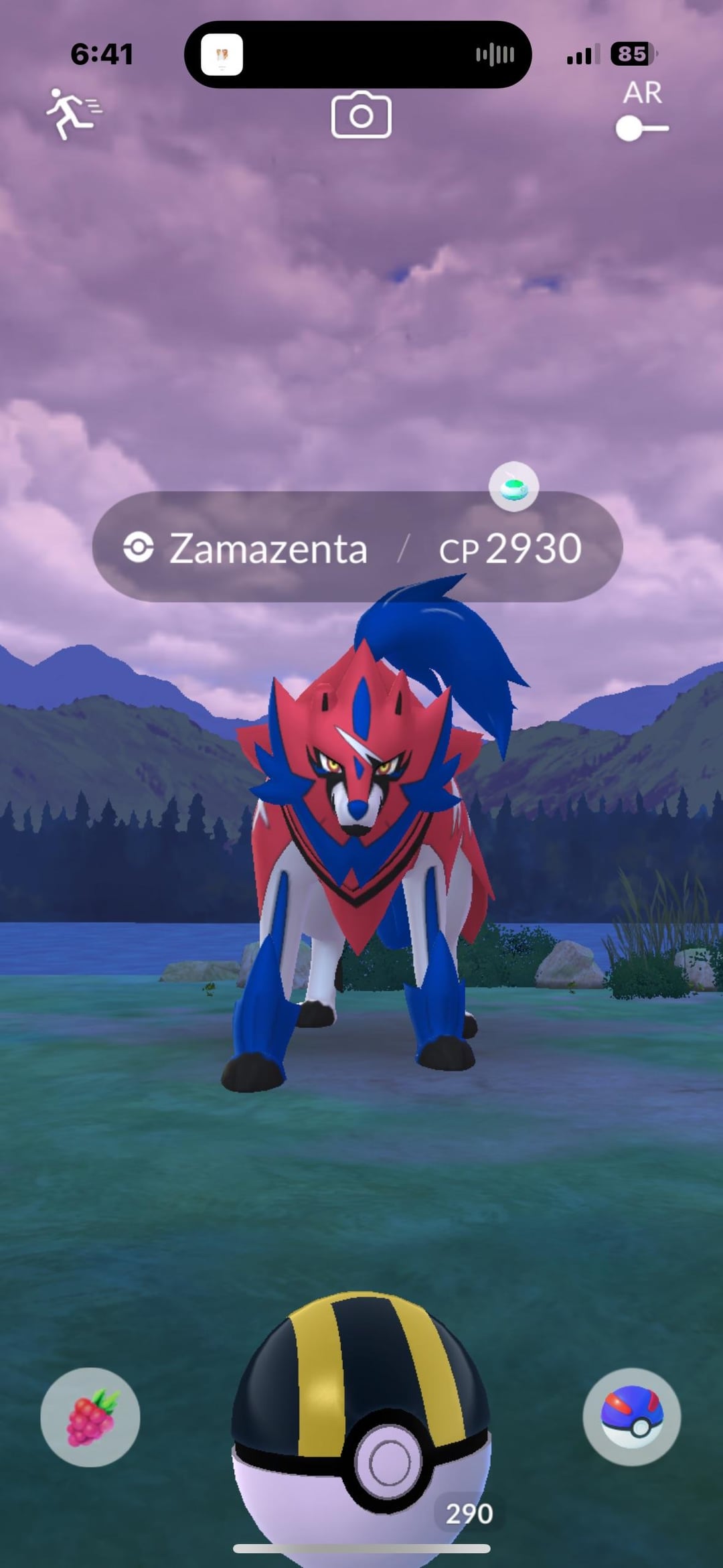Tap the running figure flee button
723x1568 pixels.
pos(72,114)
